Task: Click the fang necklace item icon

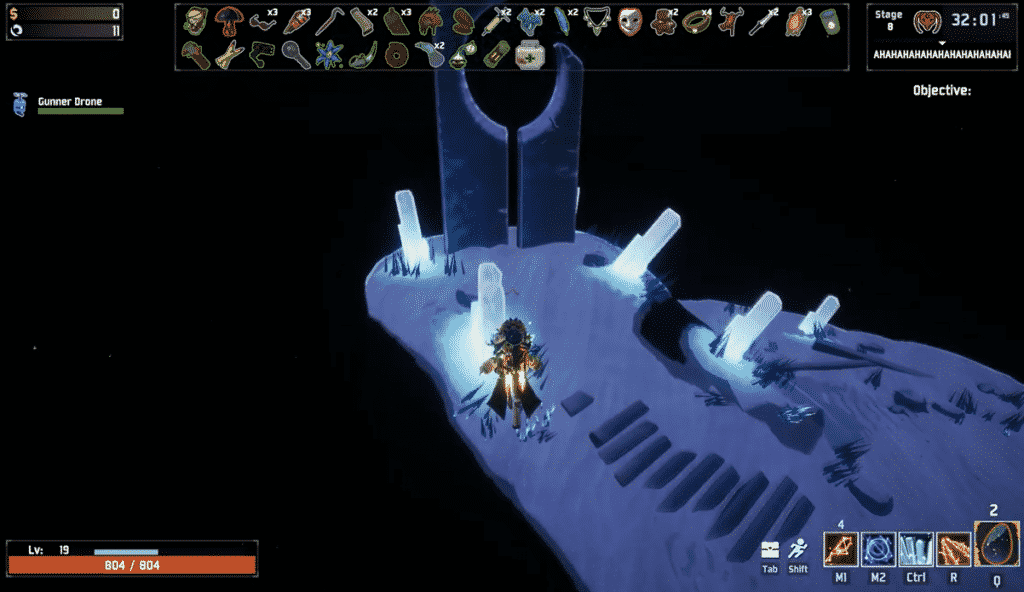Action: 596,21
